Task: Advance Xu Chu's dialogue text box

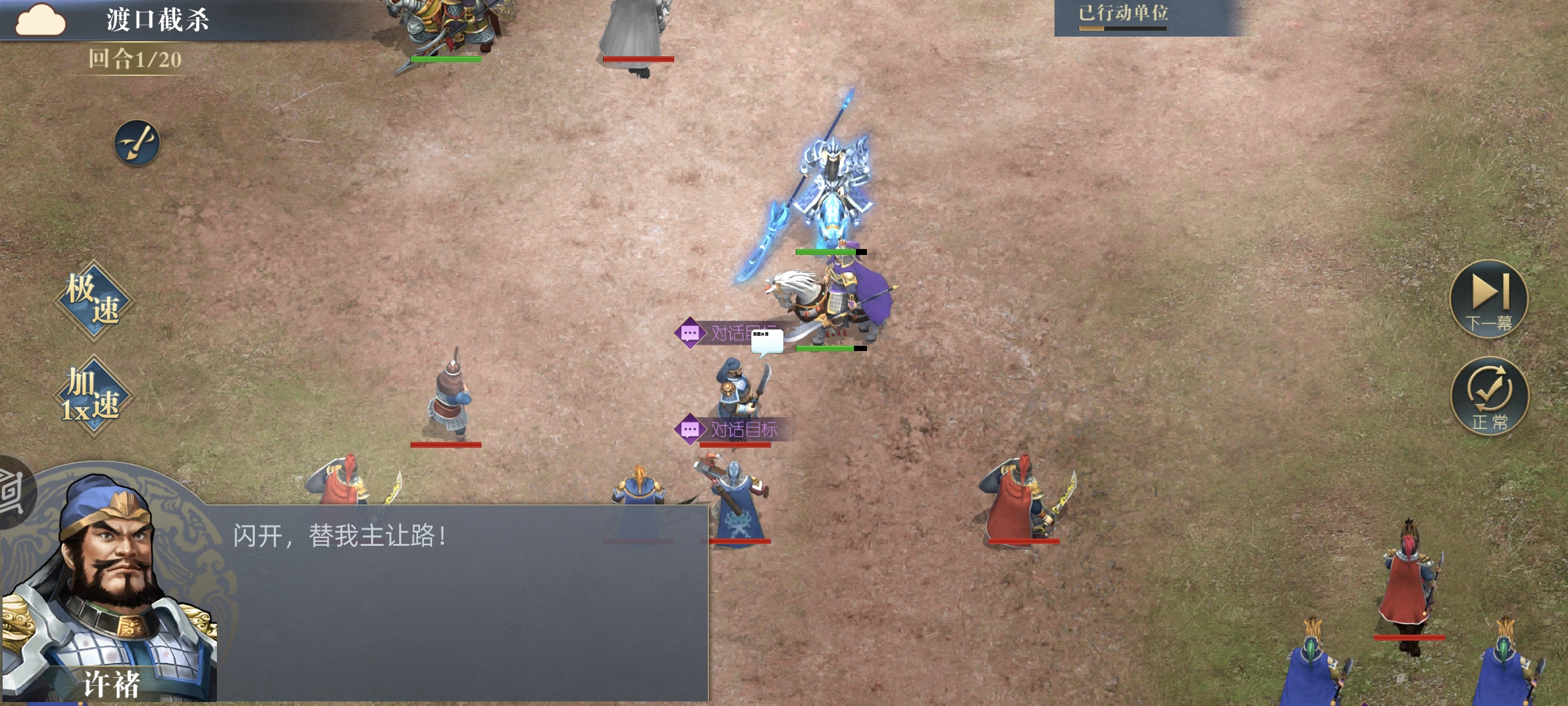Action: point(457,601)
